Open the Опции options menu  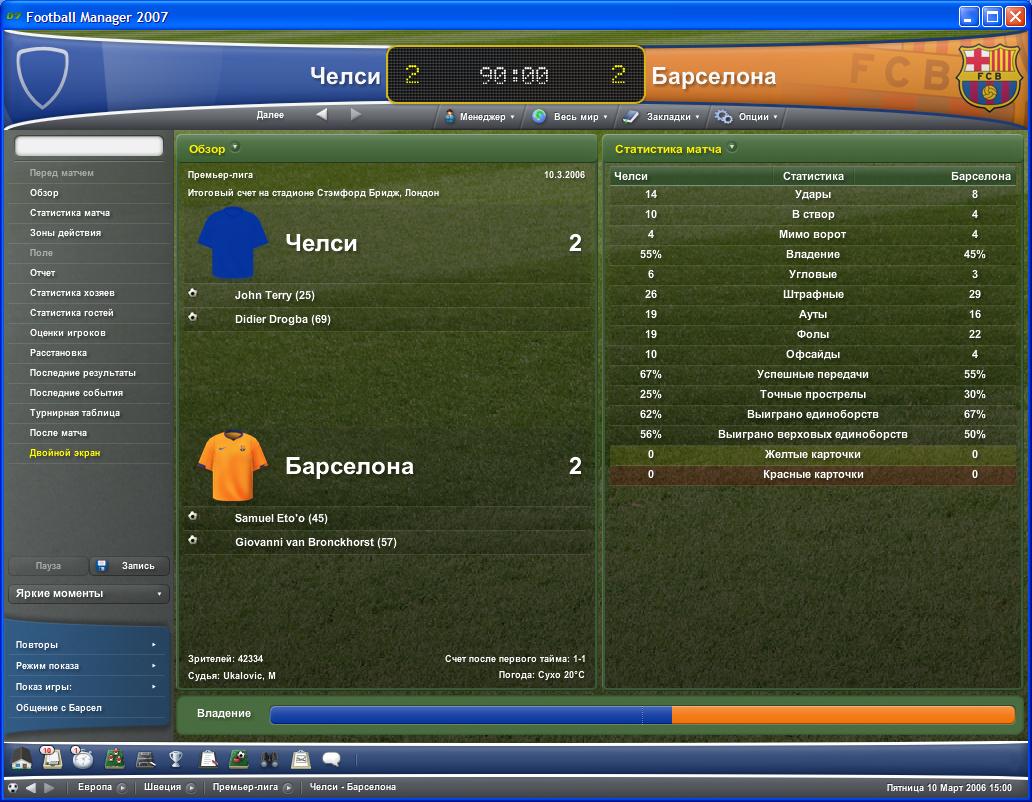coord(745,117)
